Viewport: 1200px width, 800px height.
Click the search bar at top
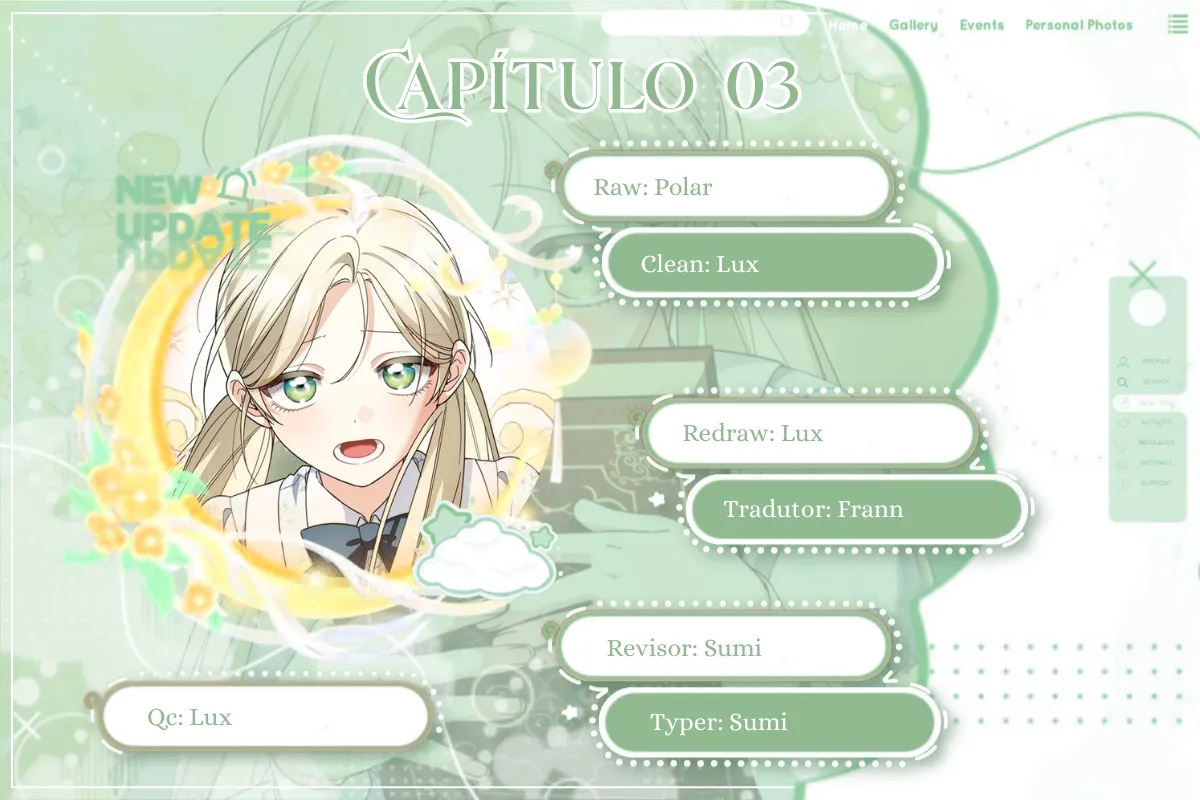tap(704, 24)
